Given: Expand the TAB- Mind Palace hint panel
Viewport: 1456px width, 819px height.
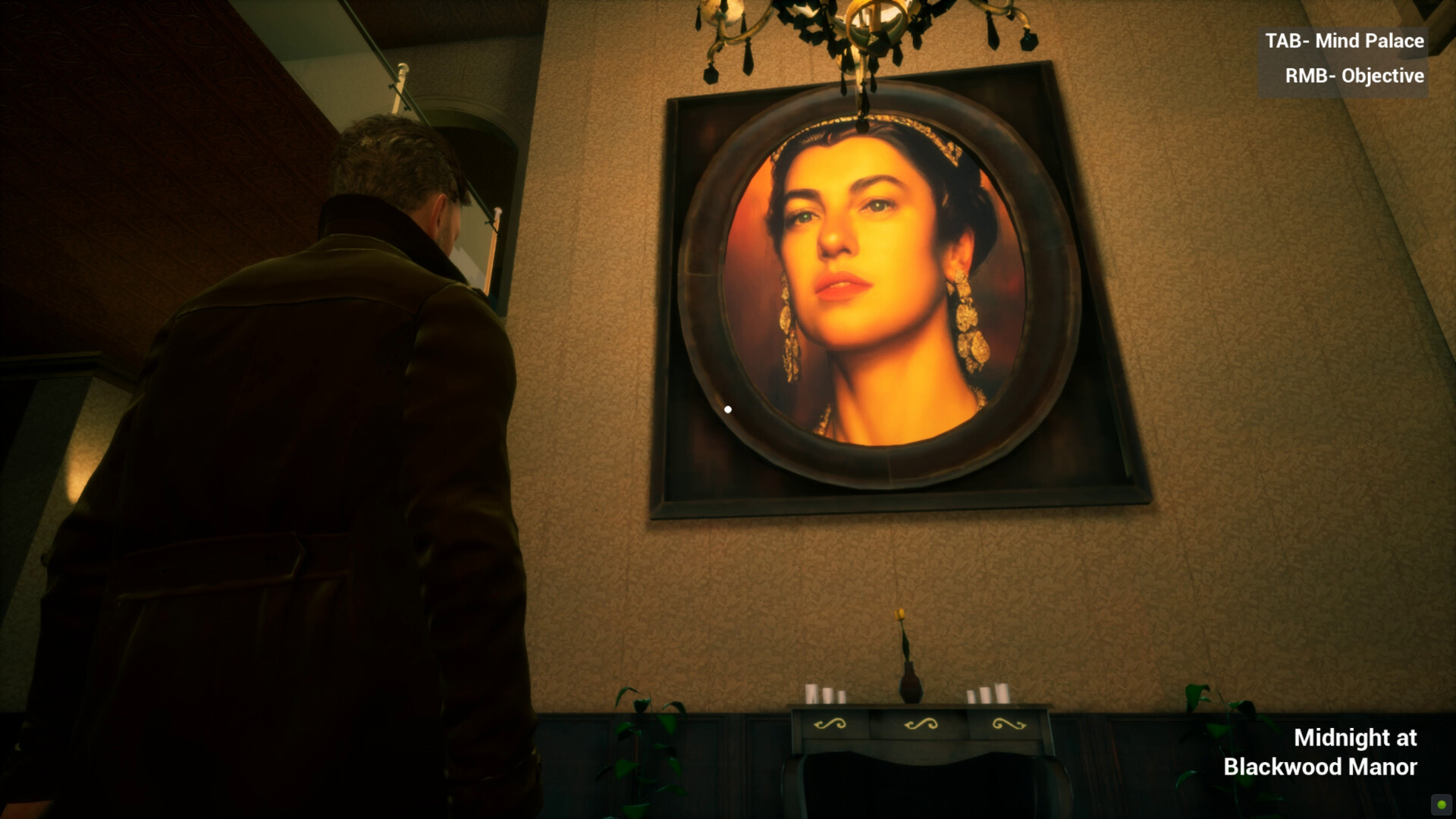Looking at the screenshot, I should click(1345, 42).
